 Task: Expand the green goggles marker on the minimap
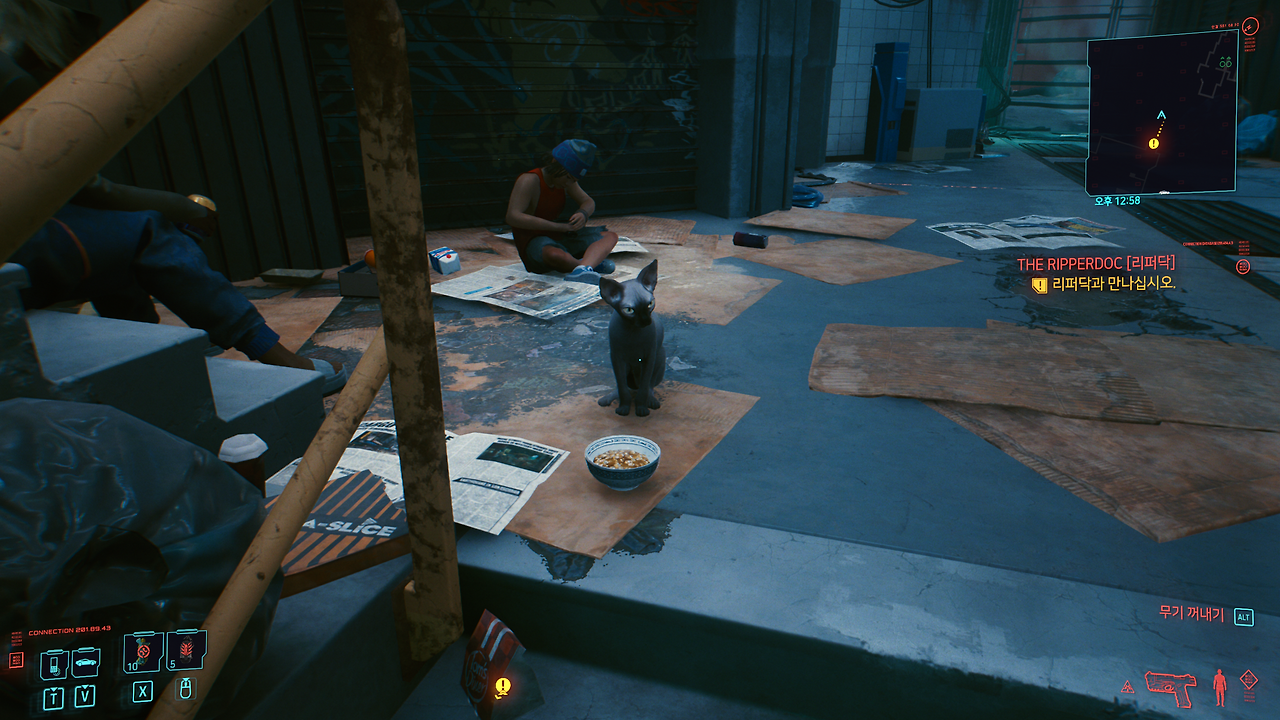1225,61
